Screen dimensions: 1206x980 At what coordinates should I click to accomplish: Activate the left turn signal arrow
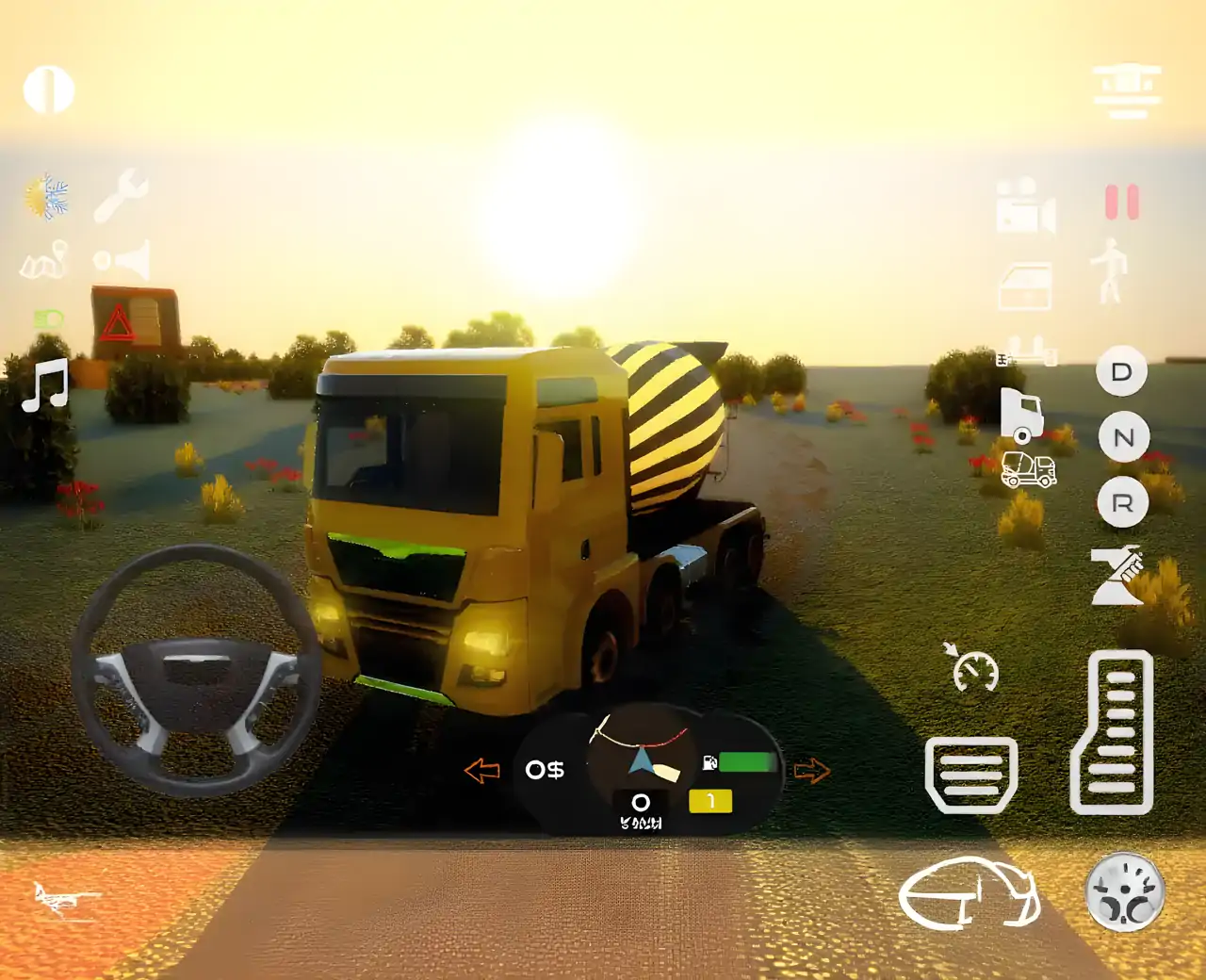(x=481, y=771)
